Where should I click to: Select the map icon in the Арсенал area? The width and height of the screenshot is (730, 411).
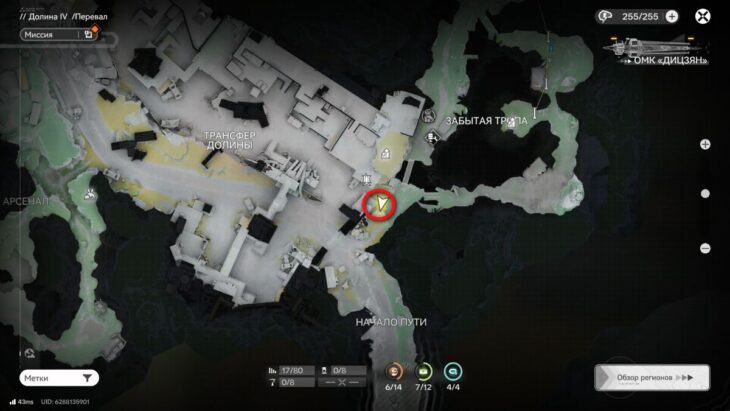pyautogui.click(x=91, y=193)
